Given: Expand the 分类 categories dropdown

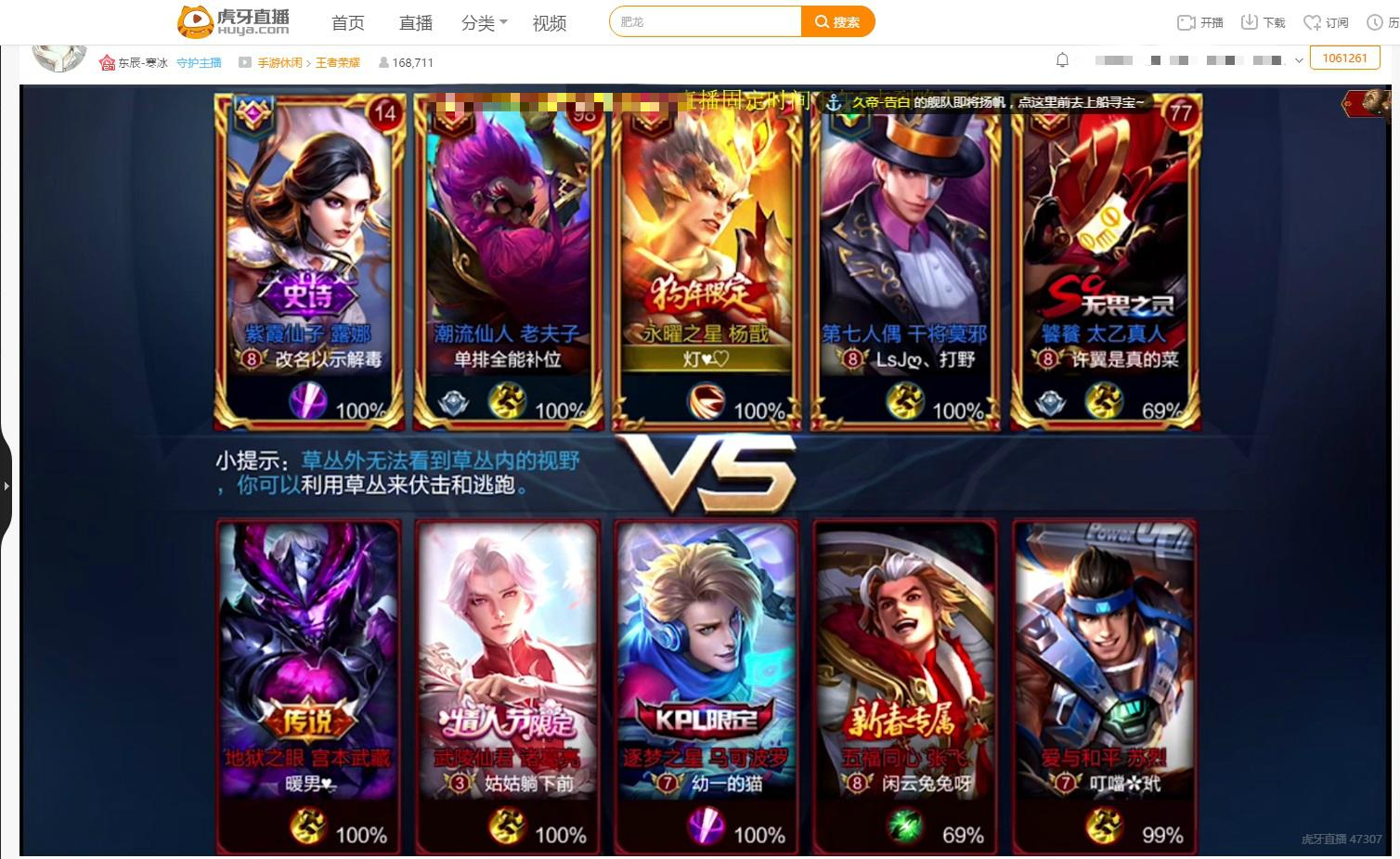Looking at the screenshot, I should [482, 22].
